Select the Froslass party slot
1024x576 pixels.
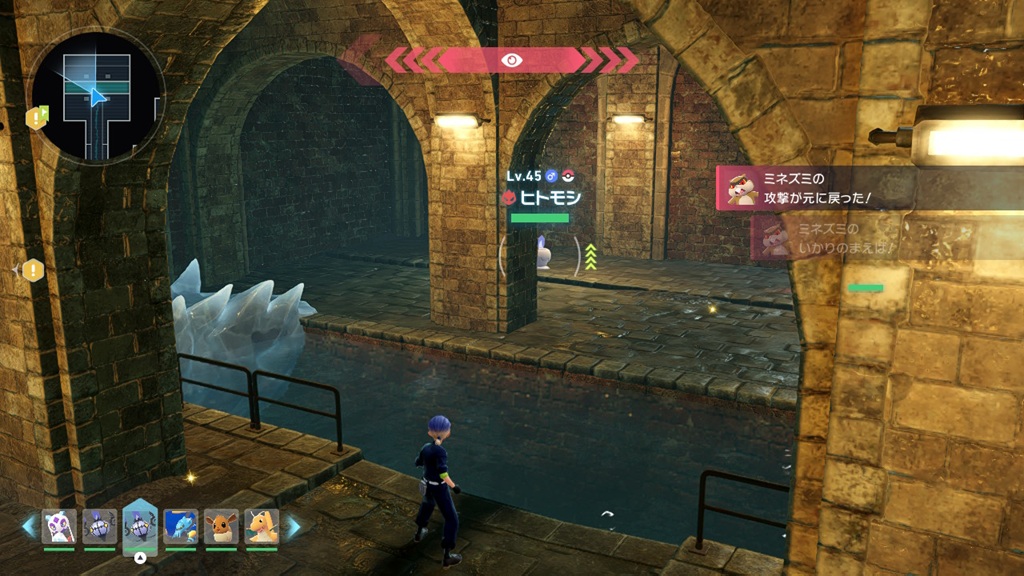[x=59, y=526]
